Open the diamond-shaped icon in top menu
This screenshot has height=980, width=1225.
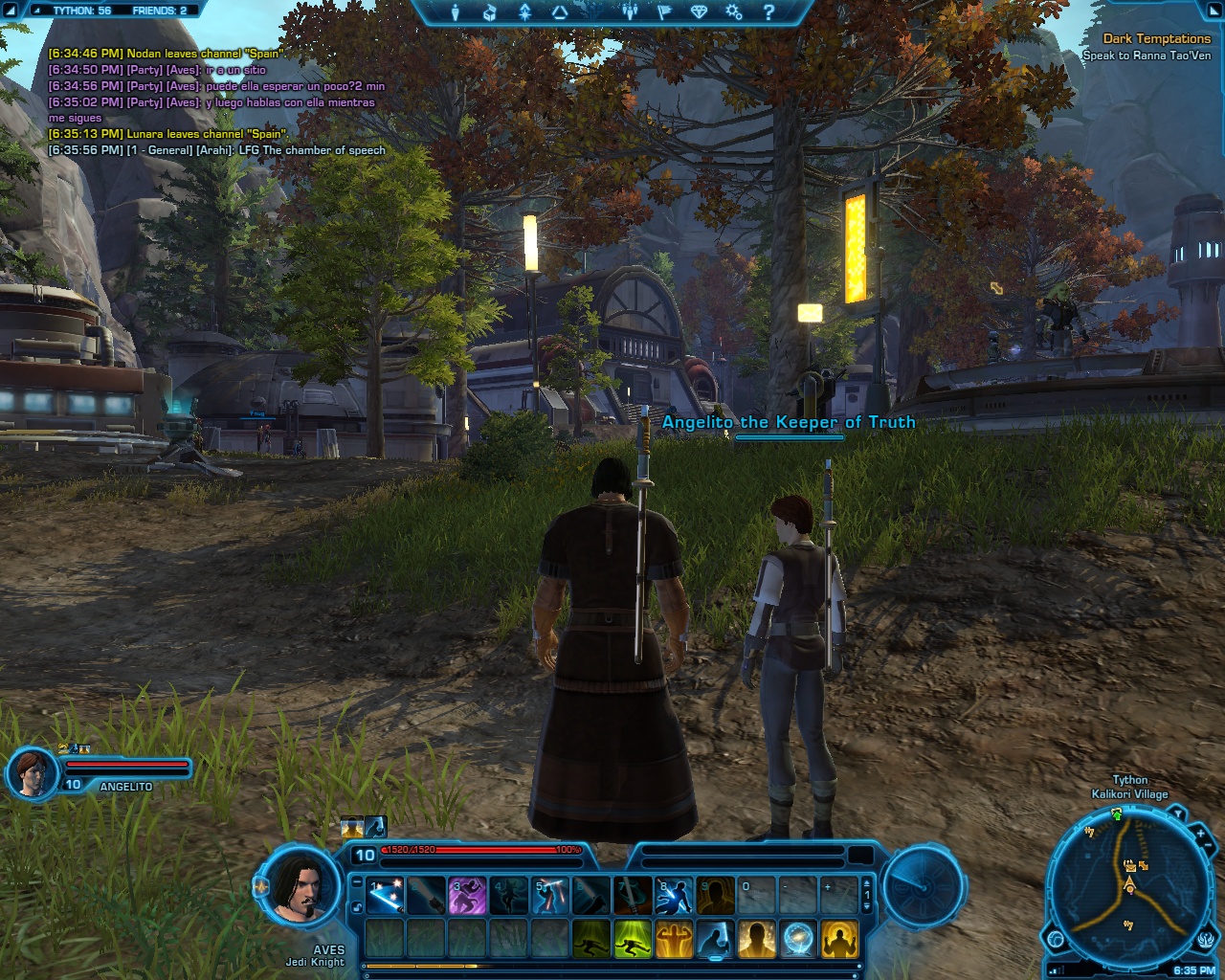[x=700, y=12]
